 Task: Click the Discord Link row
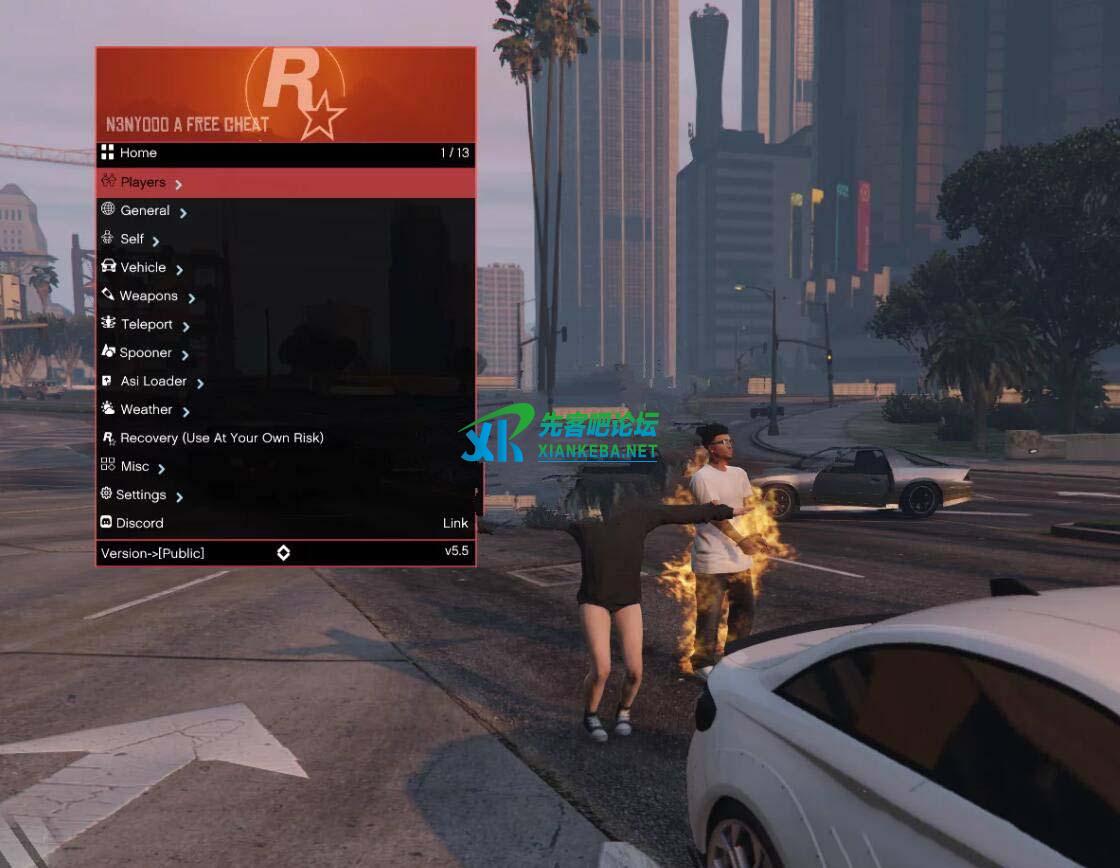click(285, 523)
